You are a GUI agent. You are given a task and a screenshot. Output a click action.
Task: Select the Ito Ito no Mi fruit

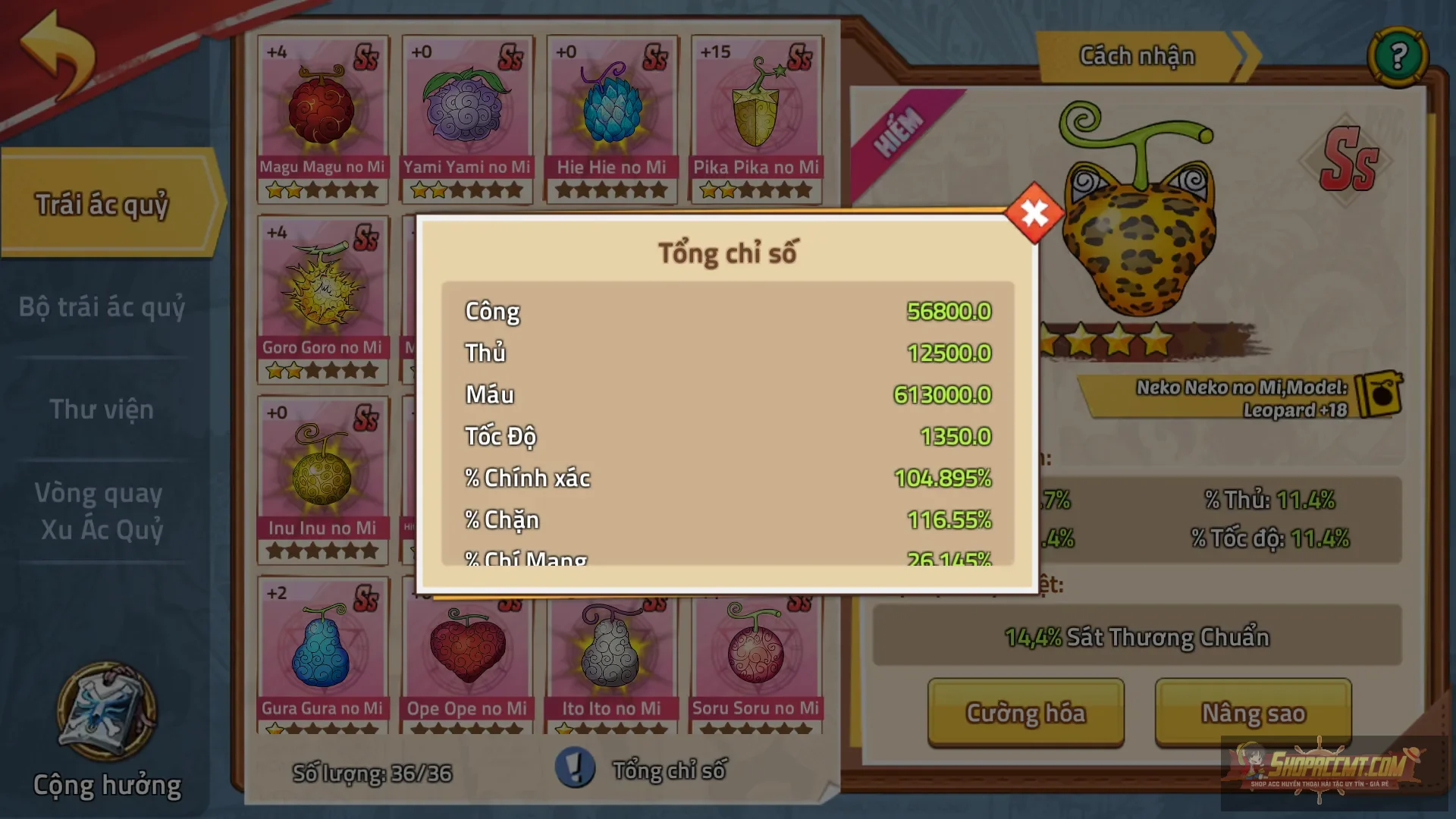(x=611, y=660)
